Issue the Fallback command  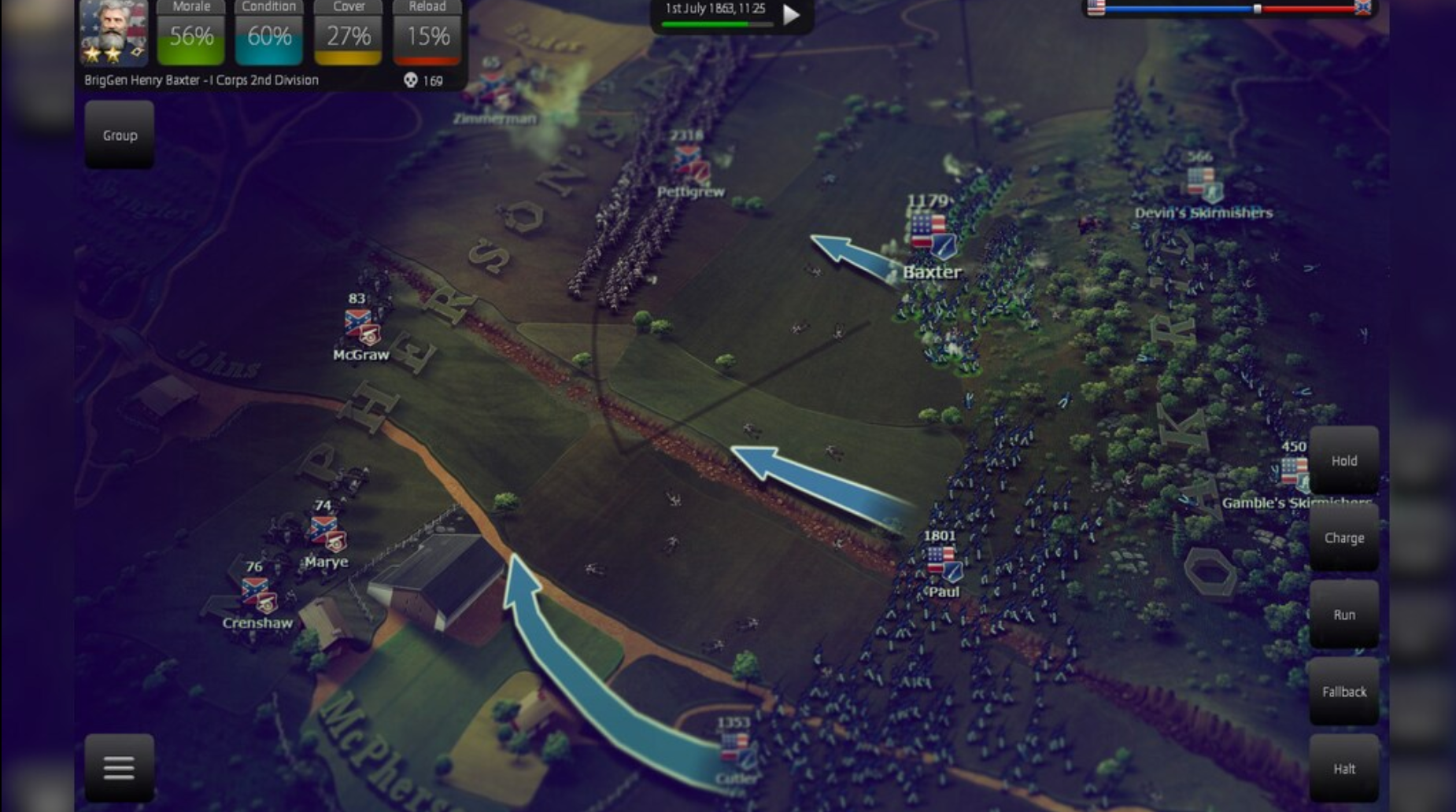(1344, 692)
